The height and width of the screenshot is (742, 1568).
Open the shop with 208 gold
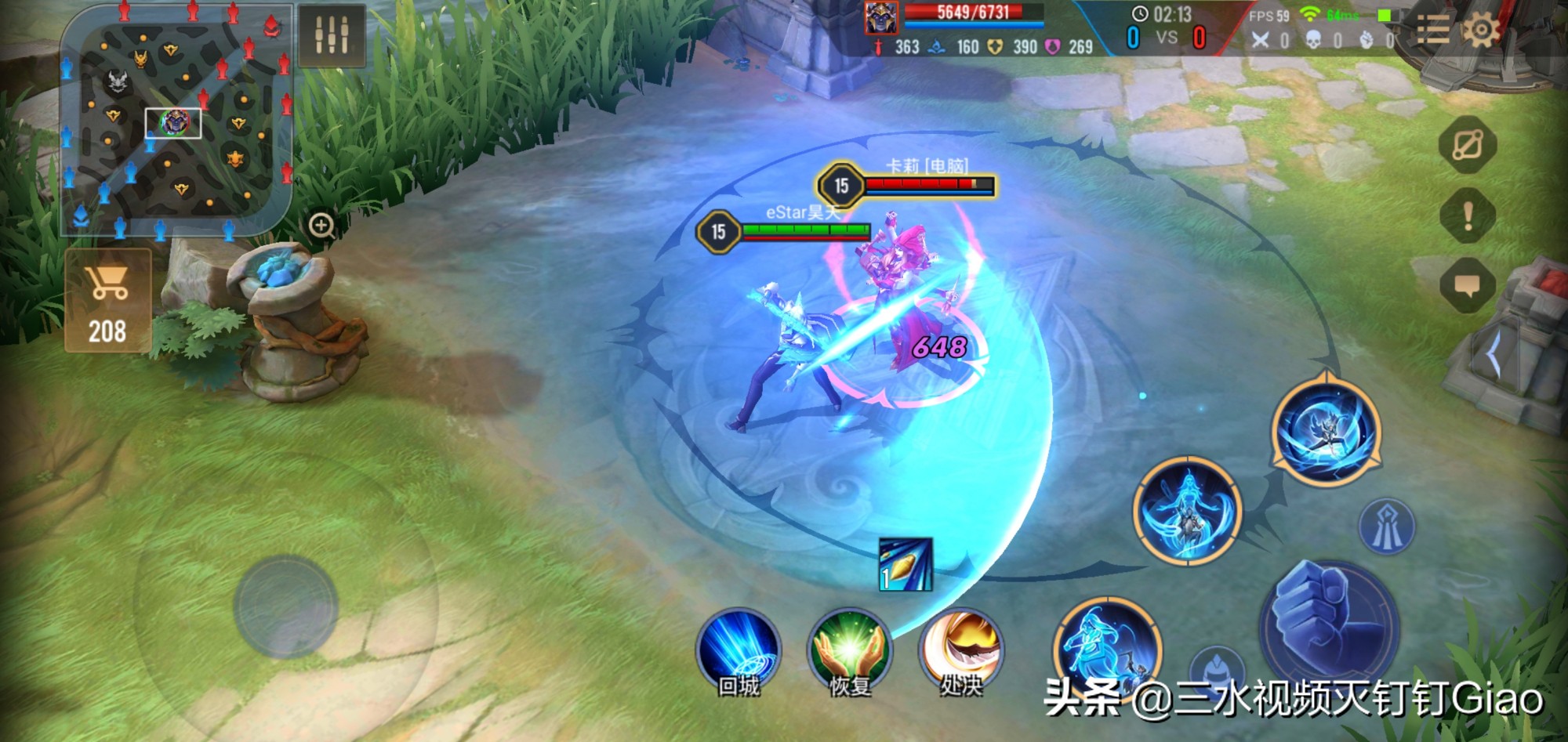[108, 301]
